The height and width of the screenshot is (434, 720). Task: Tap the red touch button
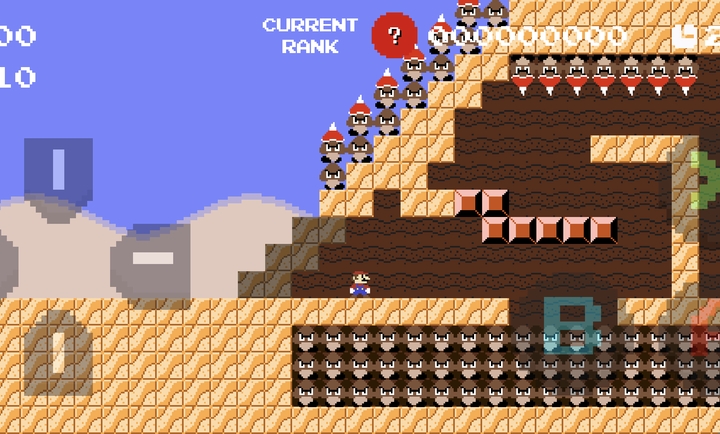click(x=708, y=332)
